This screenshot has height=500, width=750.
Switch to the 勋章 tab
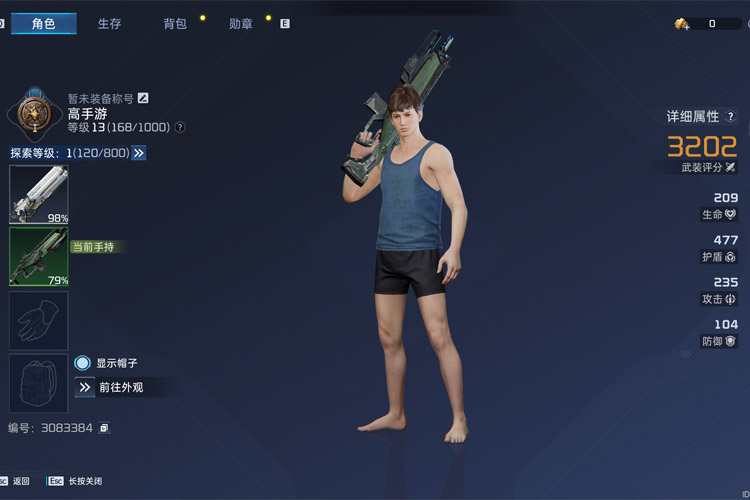(x=240, y=23)
